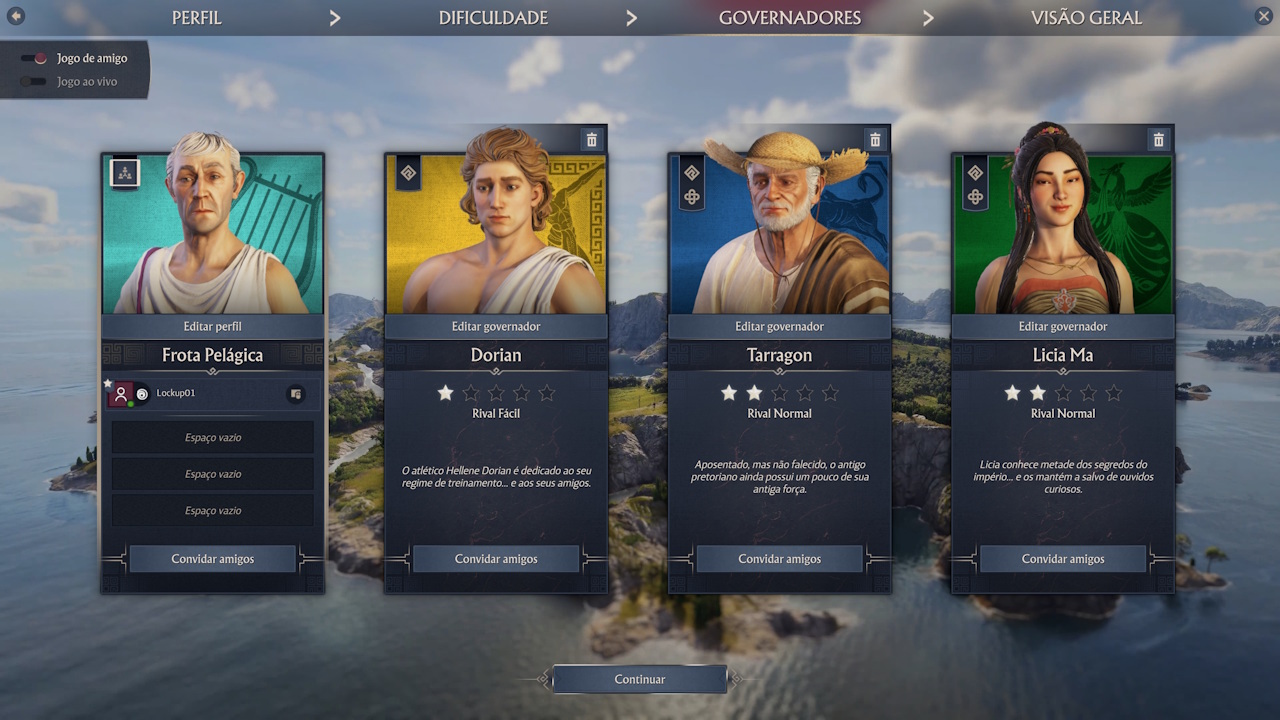The image size is (1280, 720).
Task: Remove Dorian using the trash can icon
Action: tap(592, 139)
